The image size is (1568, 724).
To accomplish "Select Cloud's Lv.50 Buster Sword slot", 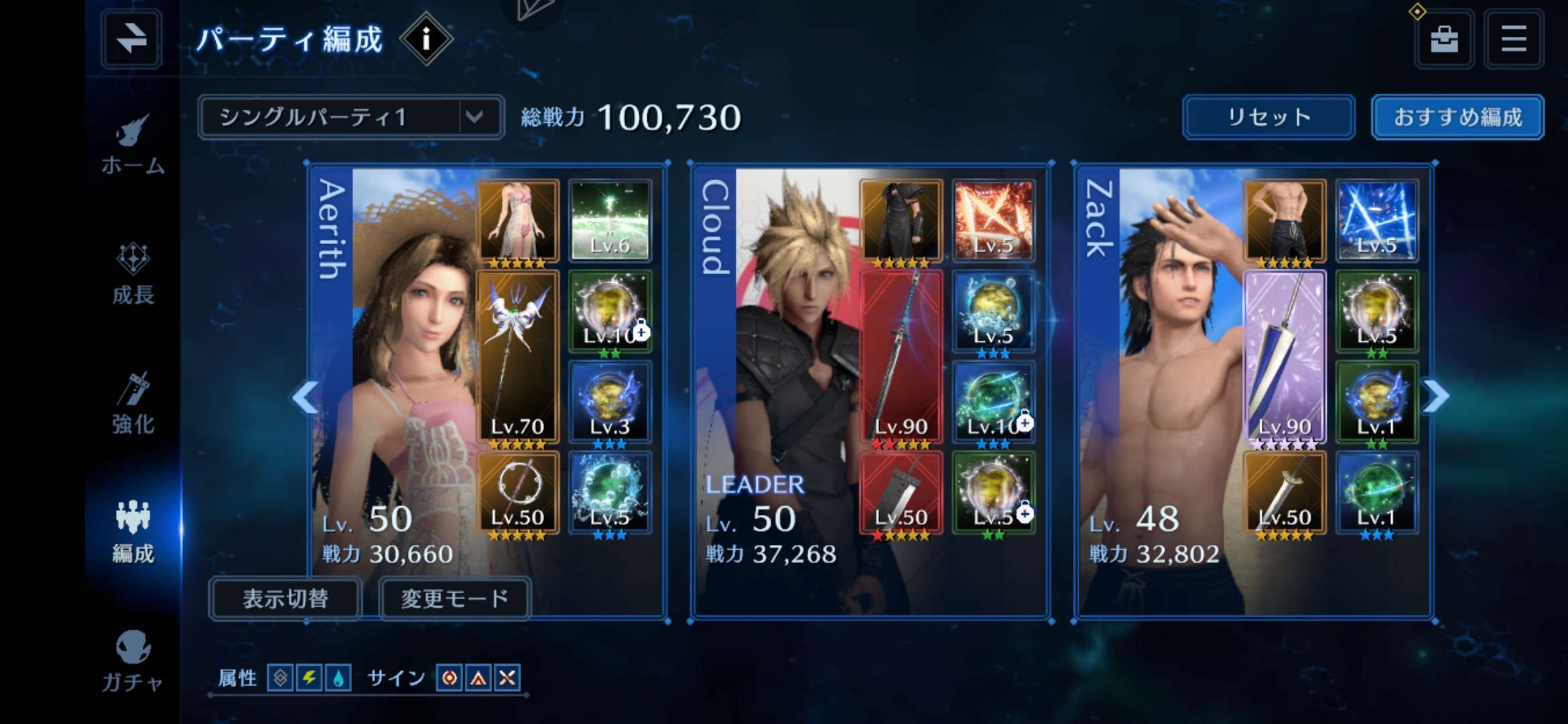I will coord(901,493).
